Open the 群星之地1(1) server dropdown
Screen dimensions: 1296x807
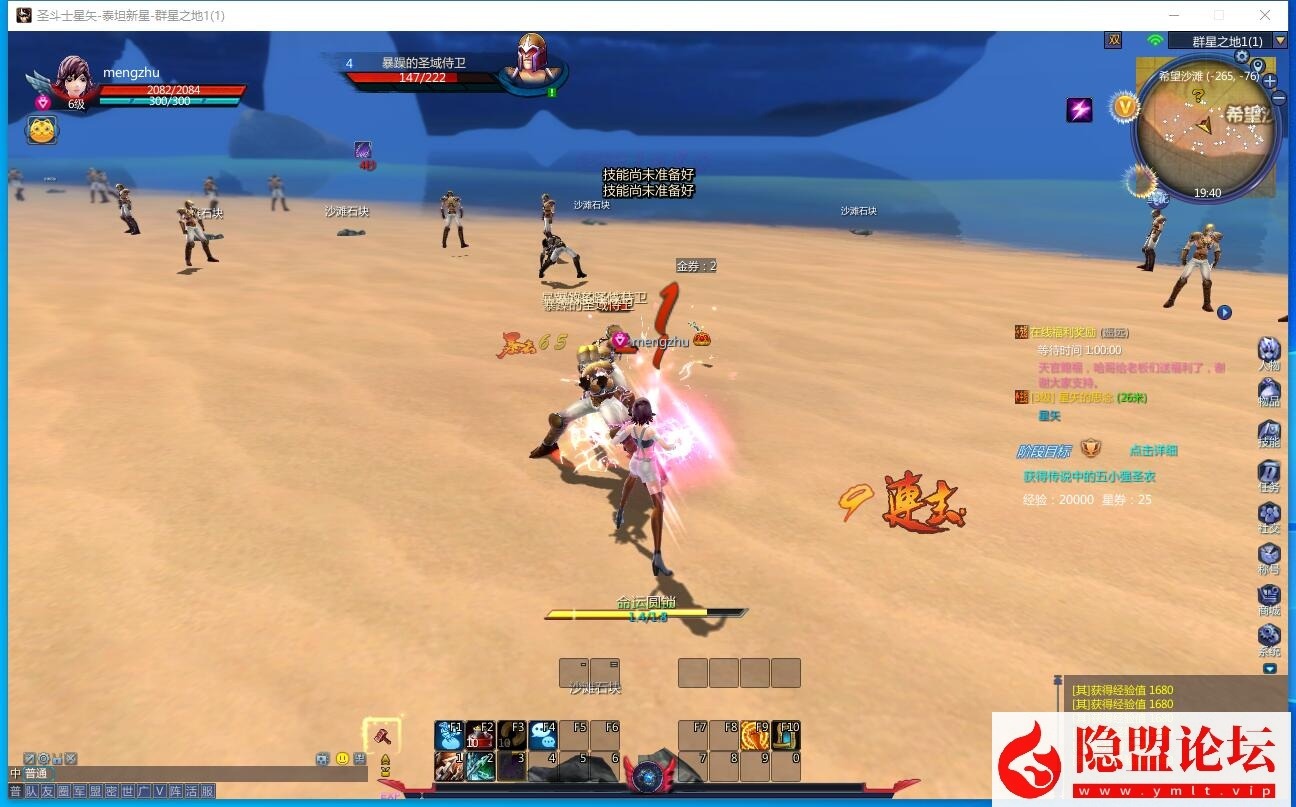pos(1280,41)
